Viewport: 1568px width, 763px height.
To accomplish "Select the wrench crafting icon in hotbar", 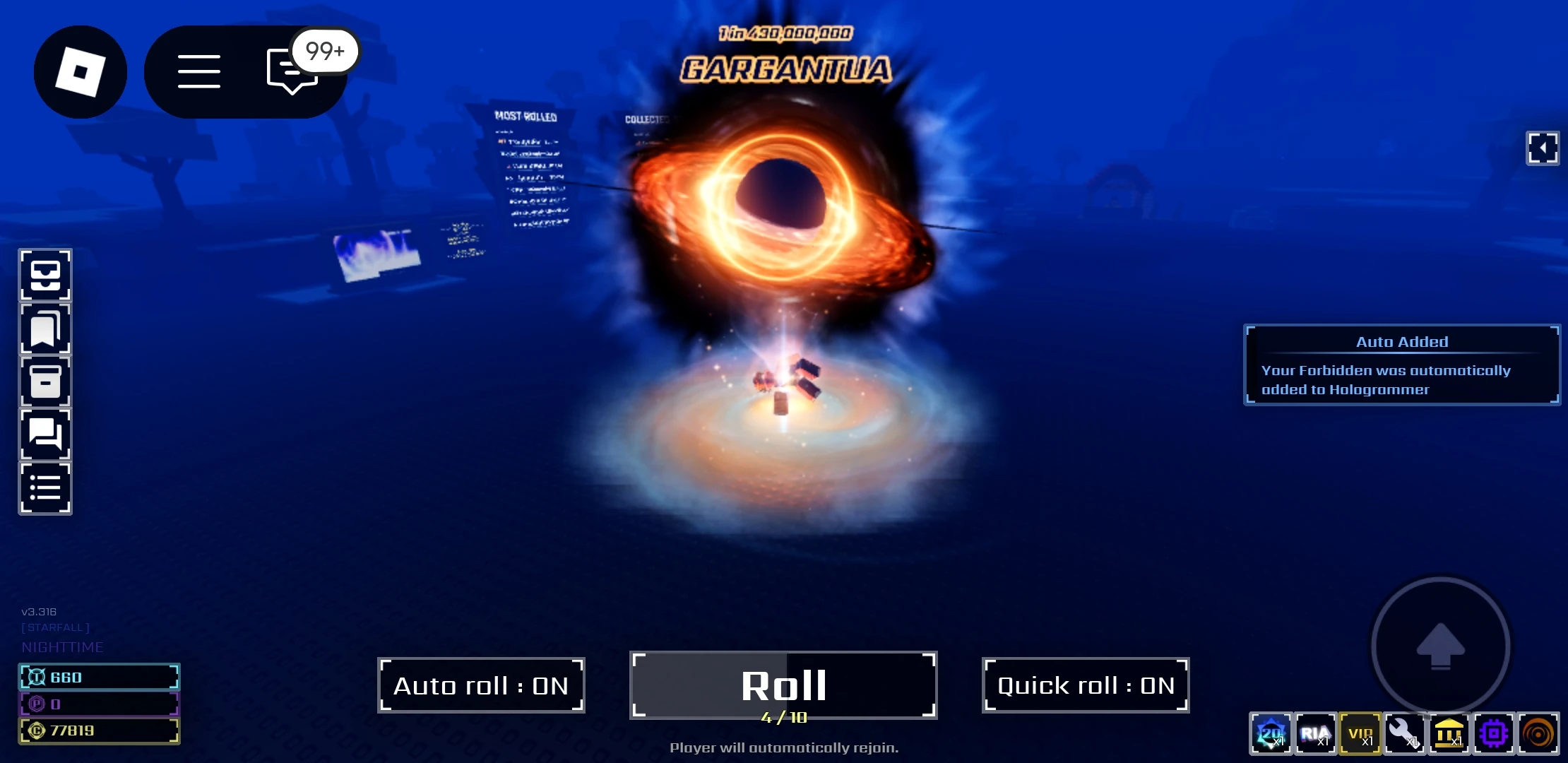I will [1403, 734].
